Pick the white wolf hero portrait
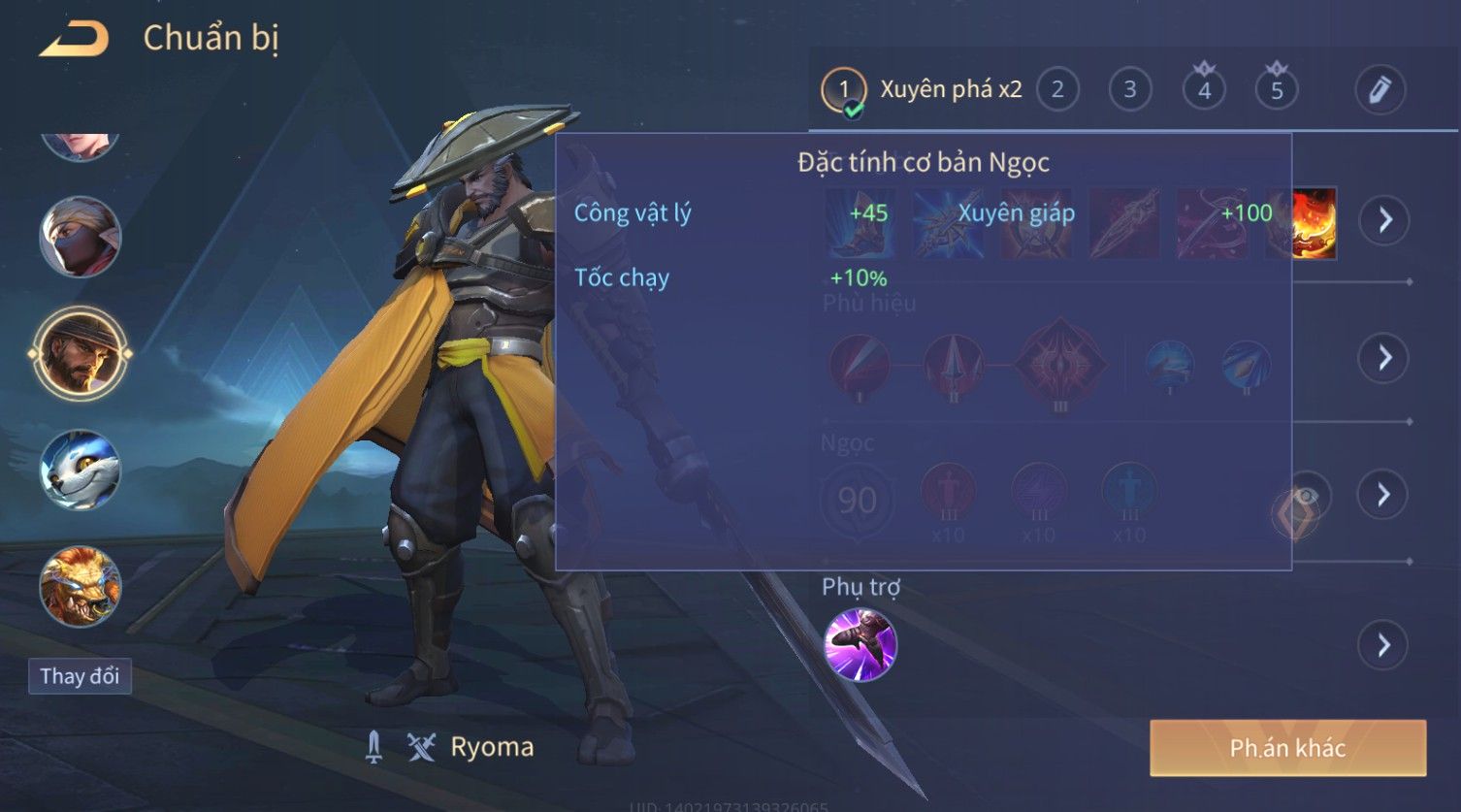 click(x=80, y=471)
